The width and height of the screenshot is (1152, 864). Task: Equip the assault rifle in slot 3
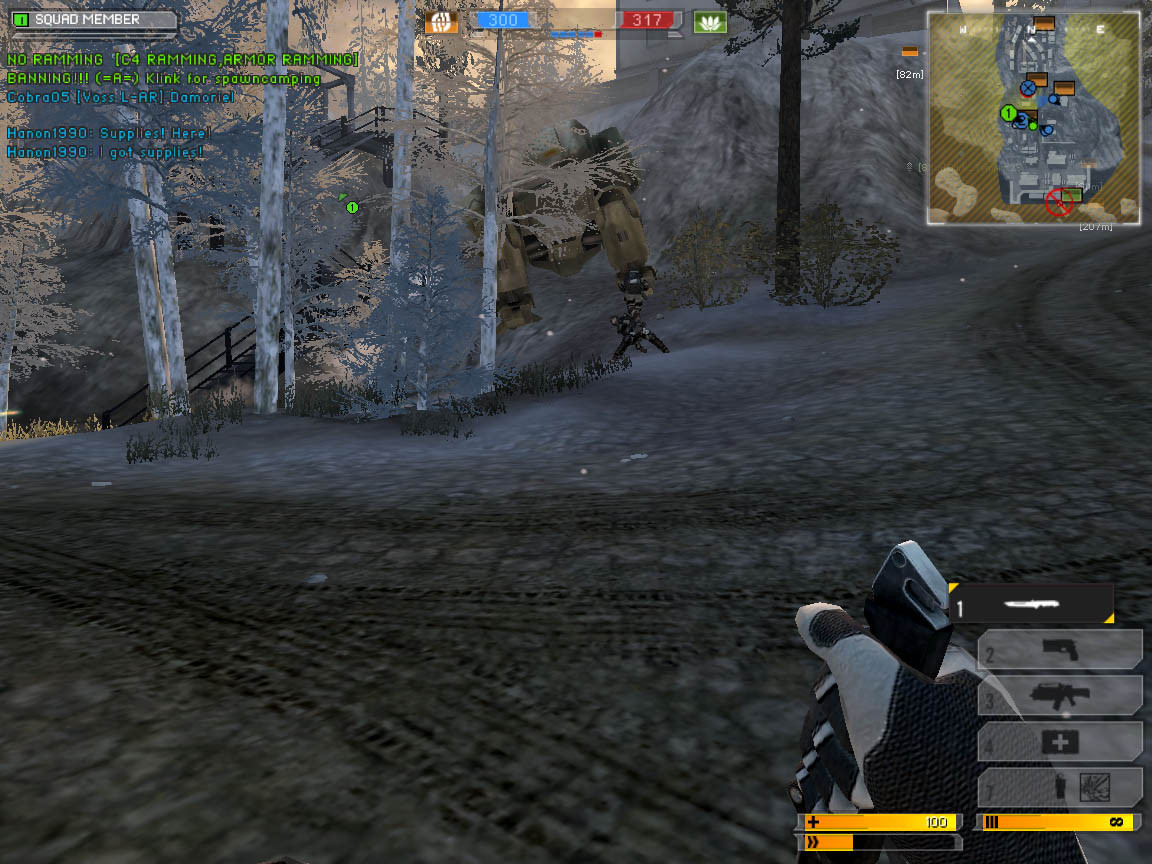point(1060,696)
